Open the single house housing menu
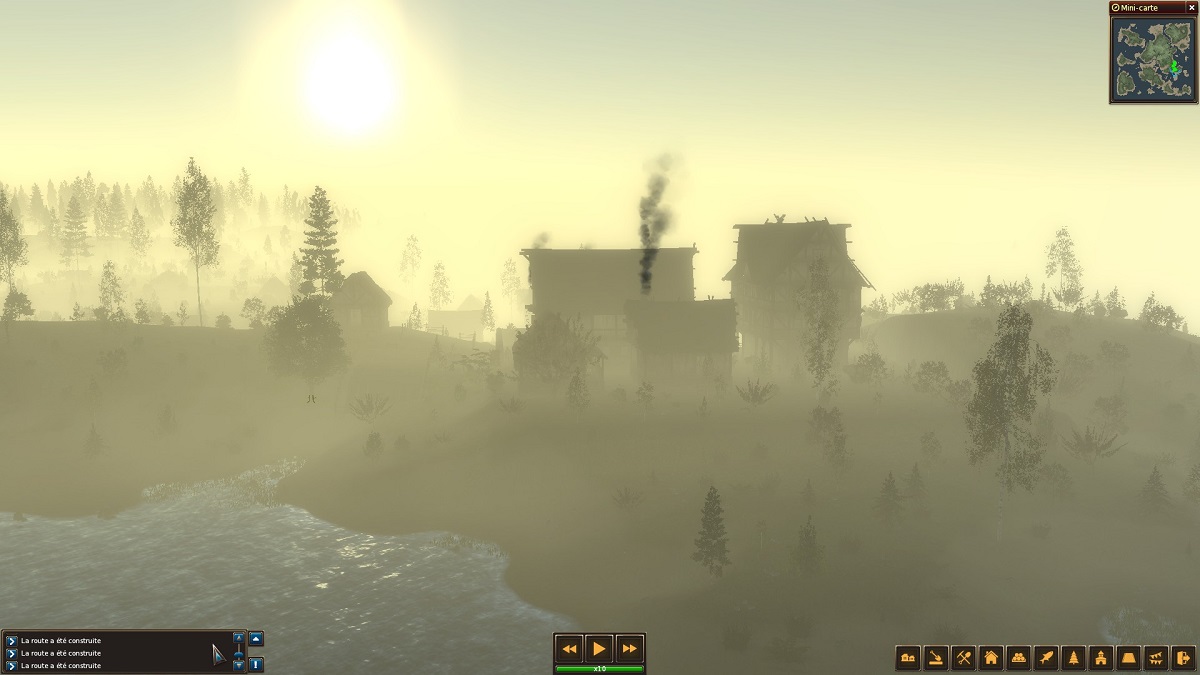 pyautogui.click(x=991, y=658)
